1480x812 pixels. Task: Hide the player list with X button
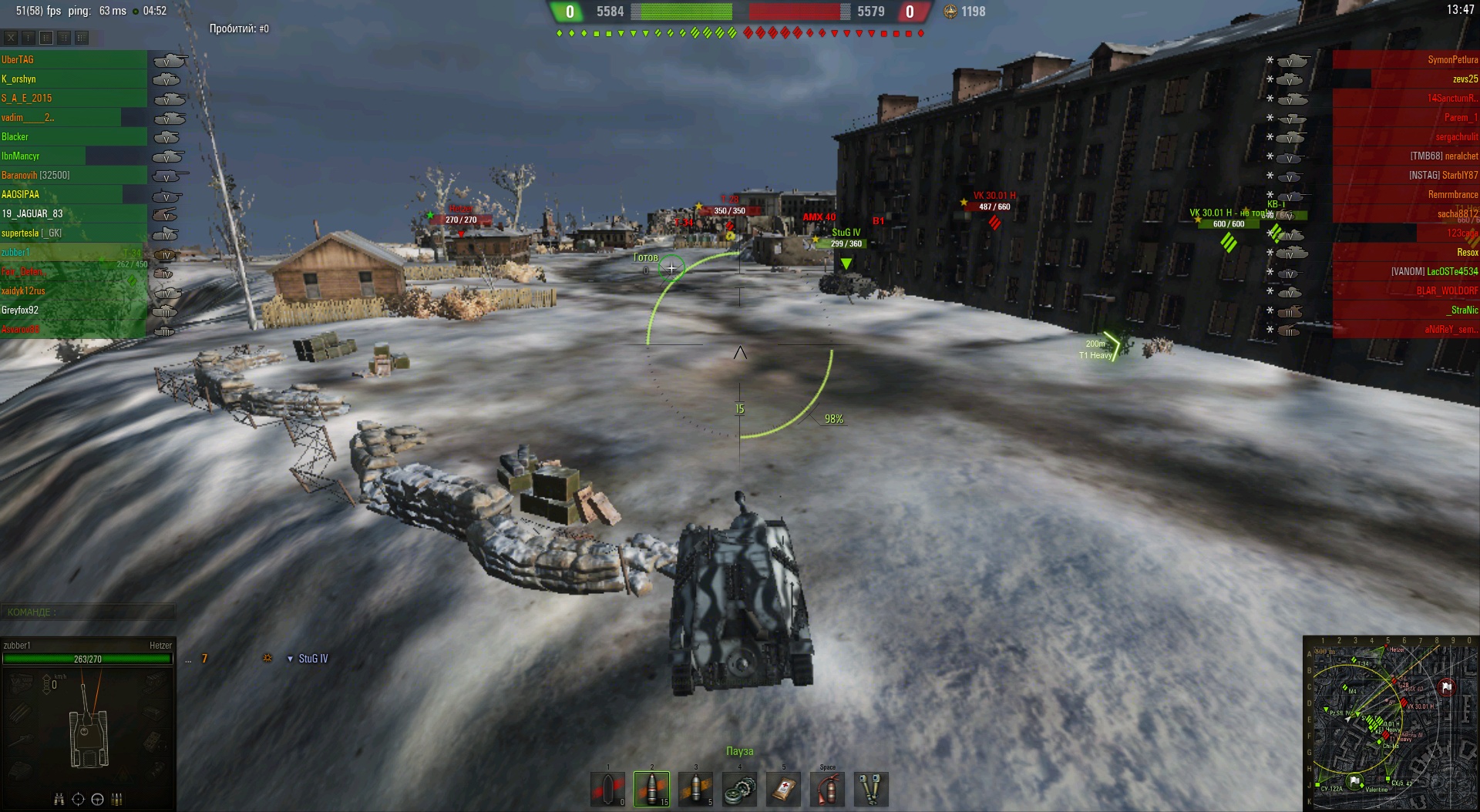(11, 37)
